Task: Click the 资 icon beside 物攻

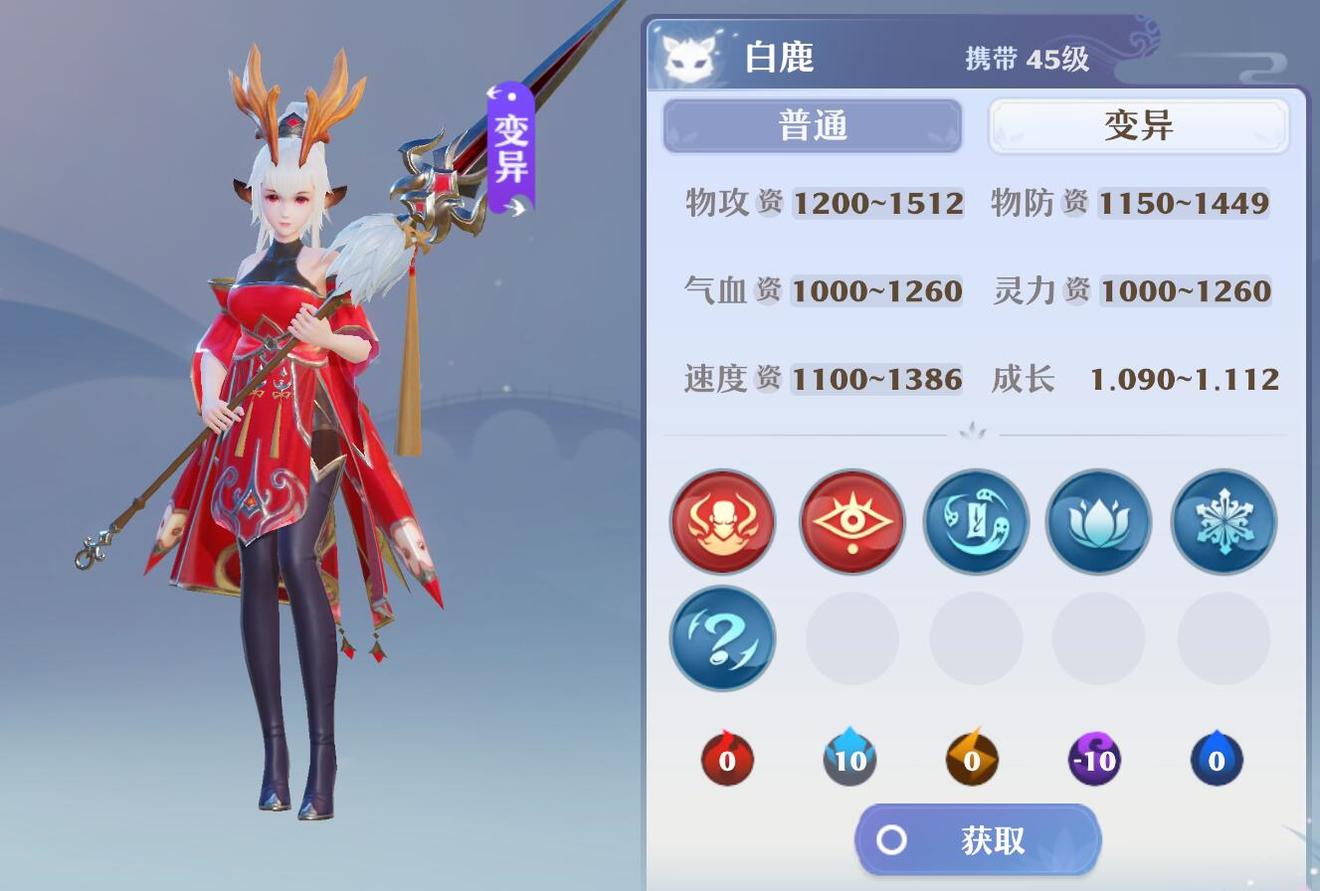Action: point(768,203)
